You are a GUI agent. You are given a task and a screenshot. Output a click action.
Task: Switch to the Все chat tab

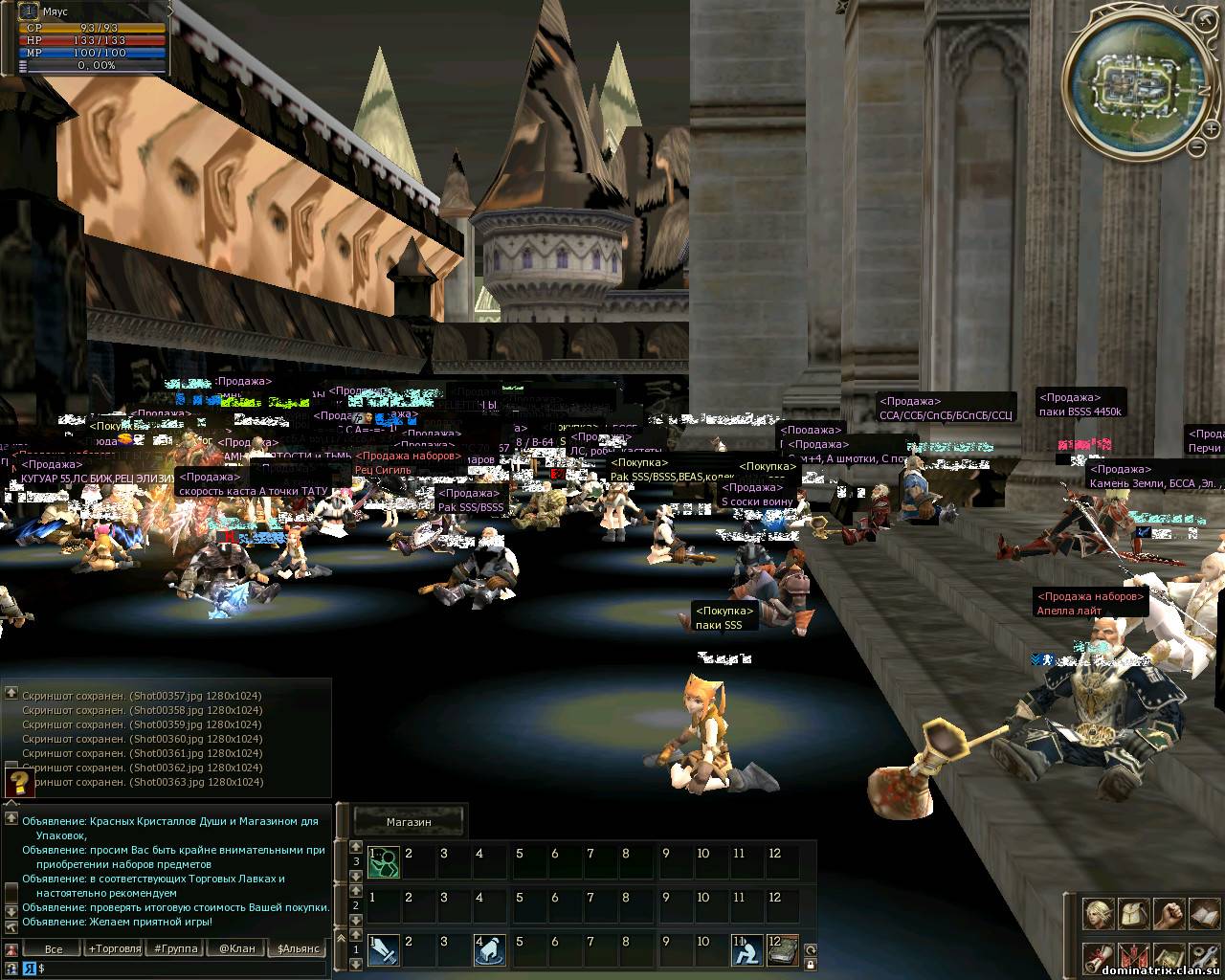click(54, 948)
